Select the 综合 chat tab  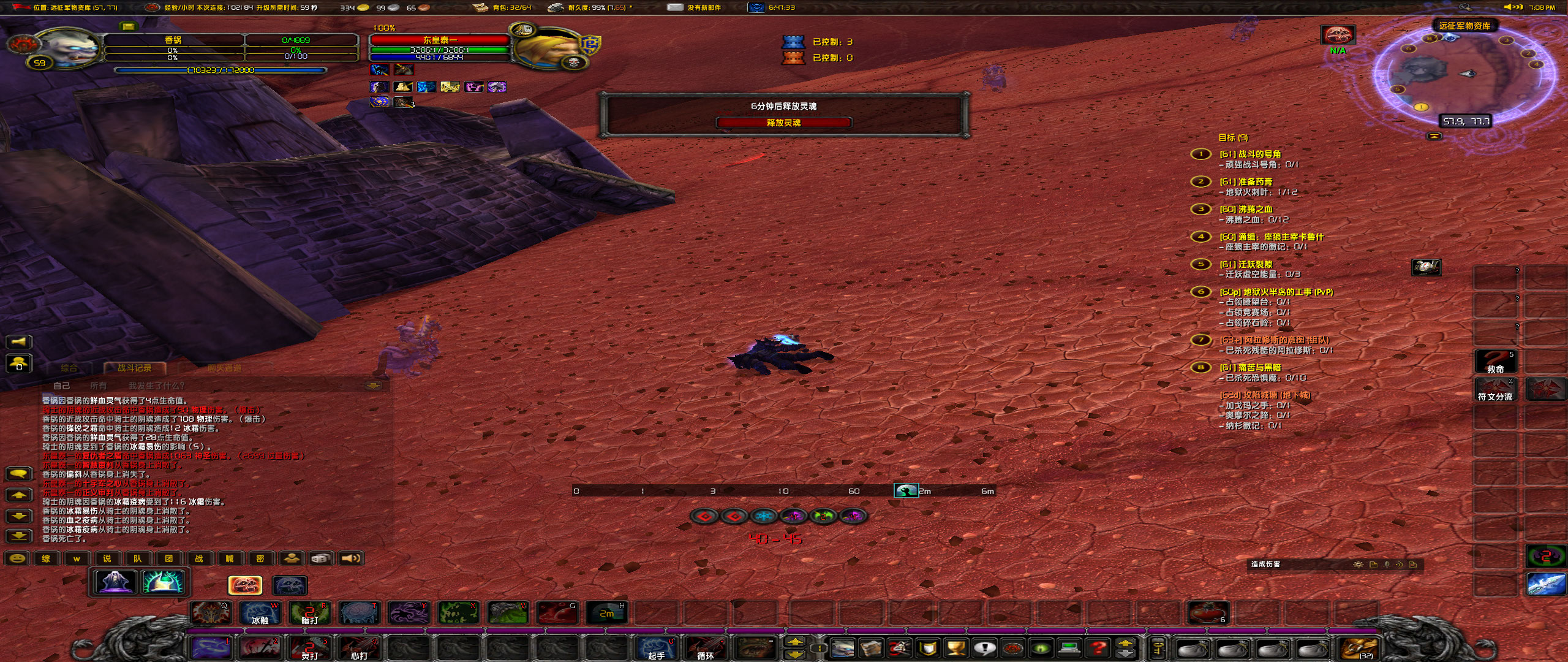click(x=69, y=368)
